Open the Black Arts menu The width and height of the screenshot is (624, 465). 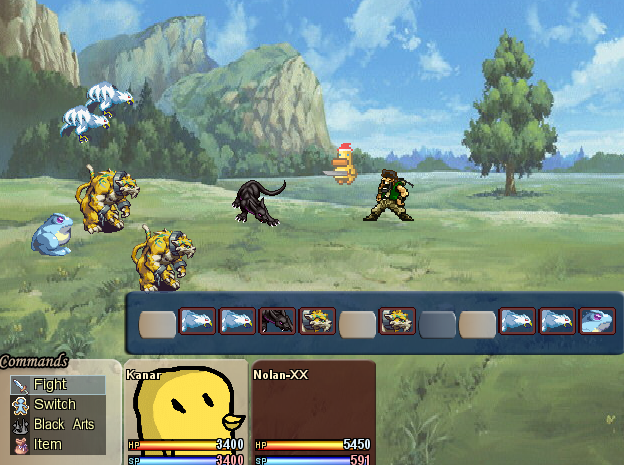pyautogui.click(x=62, y=424)
